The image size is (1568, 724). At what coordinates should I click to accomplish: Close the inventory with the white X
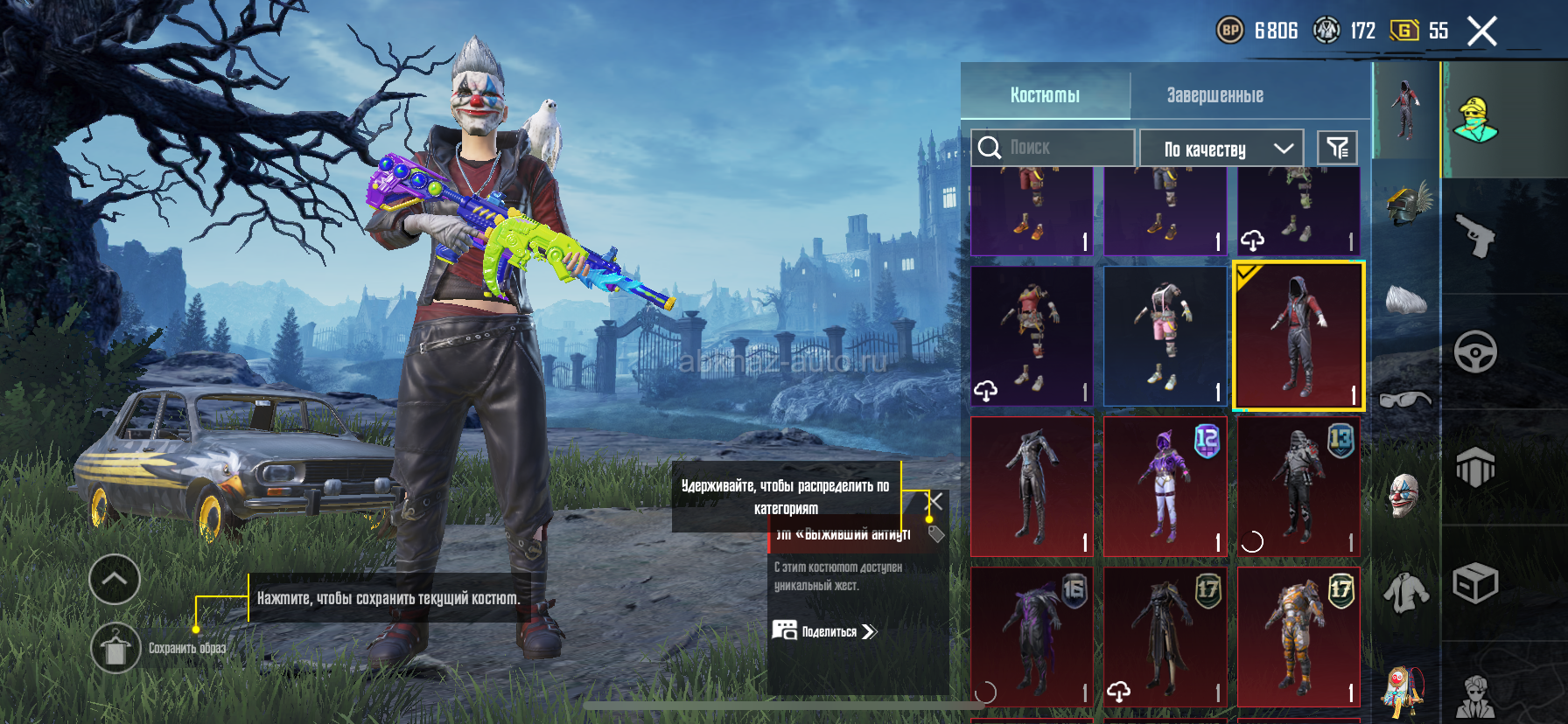tap(1481, 32)
